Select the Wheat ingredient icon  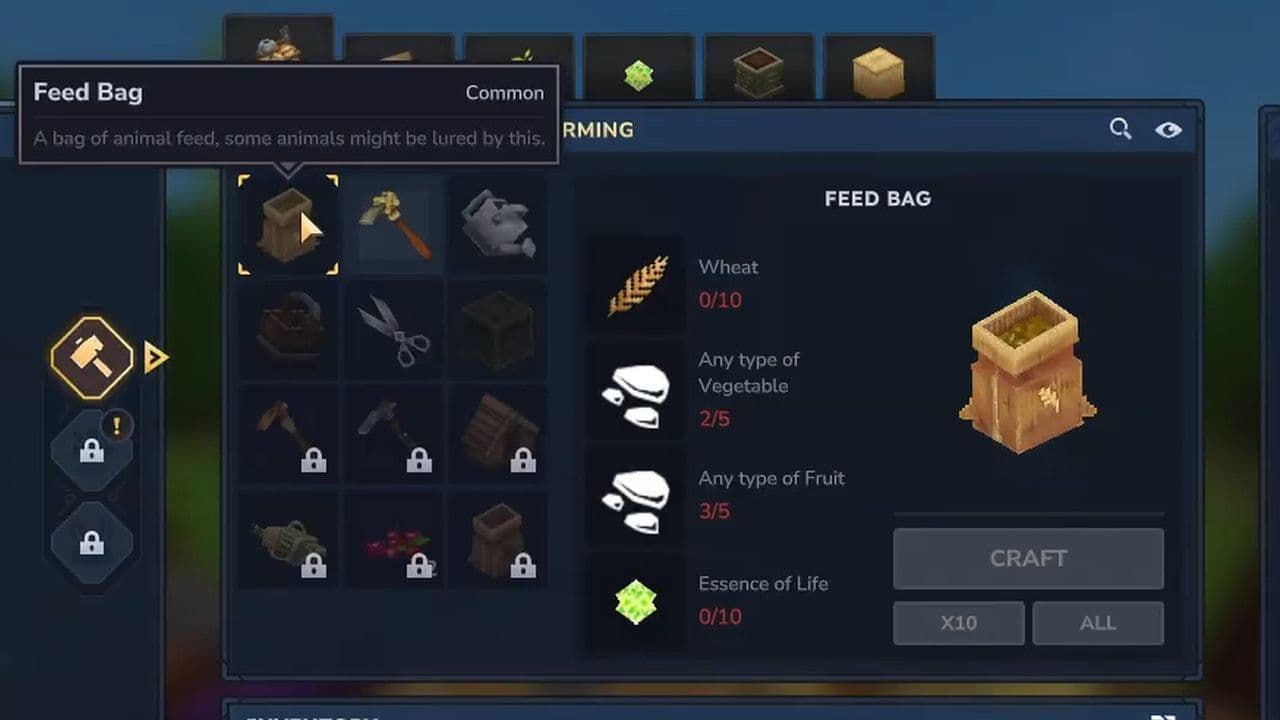click(637, 285)
